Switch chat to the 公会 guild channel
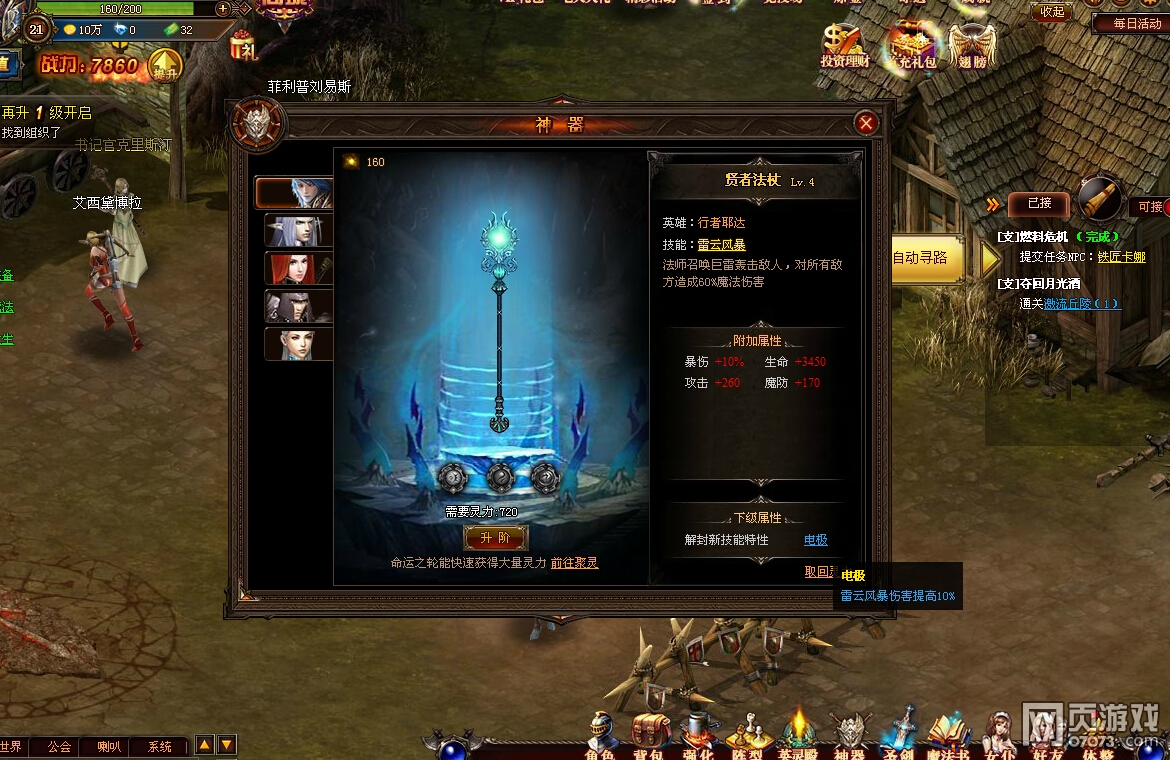This screenshot has width=1170, height=760. [x=59, y=746]
